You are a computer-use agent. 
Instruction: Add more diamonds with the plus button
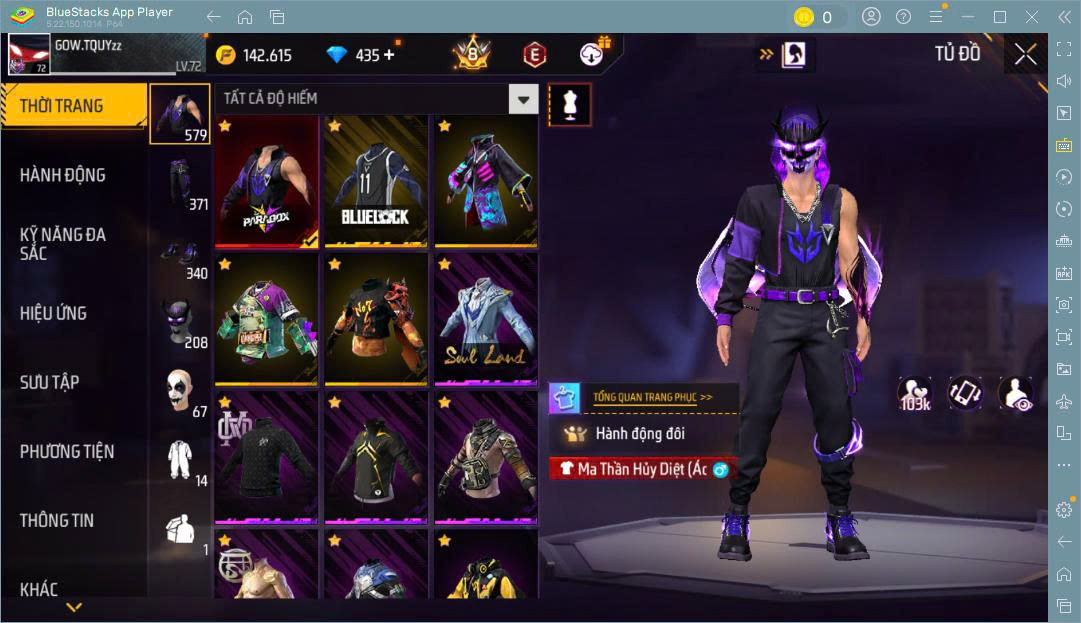389,55
